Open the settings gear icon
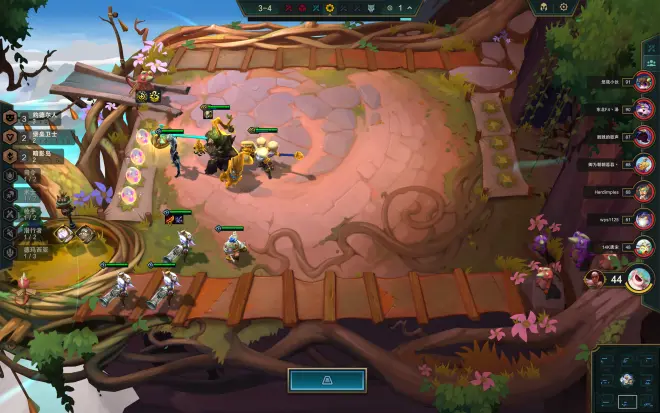 pyautogui.click(x=563, y=7)
